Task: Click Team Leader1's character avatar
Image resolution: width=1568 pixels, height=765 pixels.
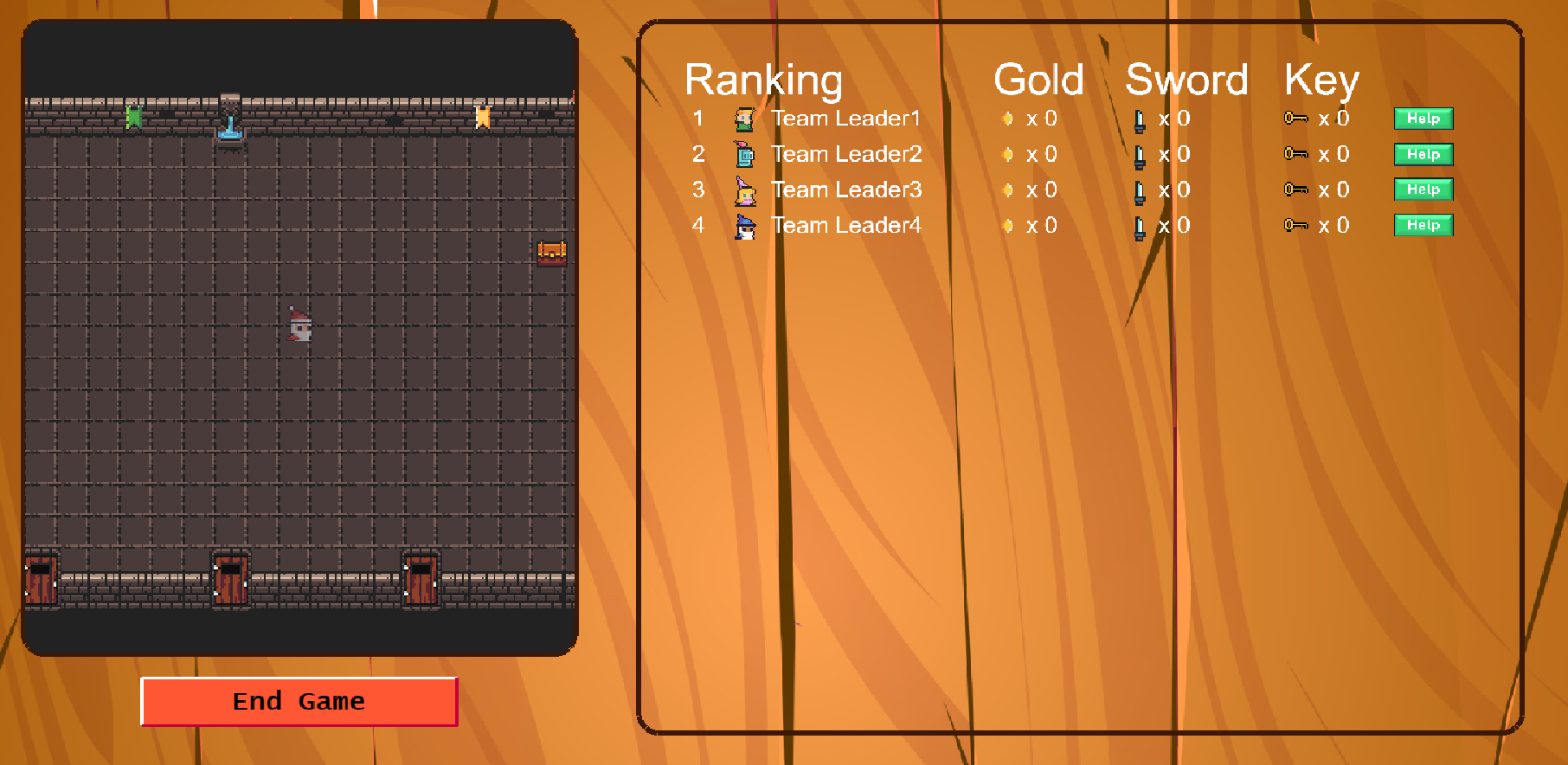Action: tap(746, 119)
